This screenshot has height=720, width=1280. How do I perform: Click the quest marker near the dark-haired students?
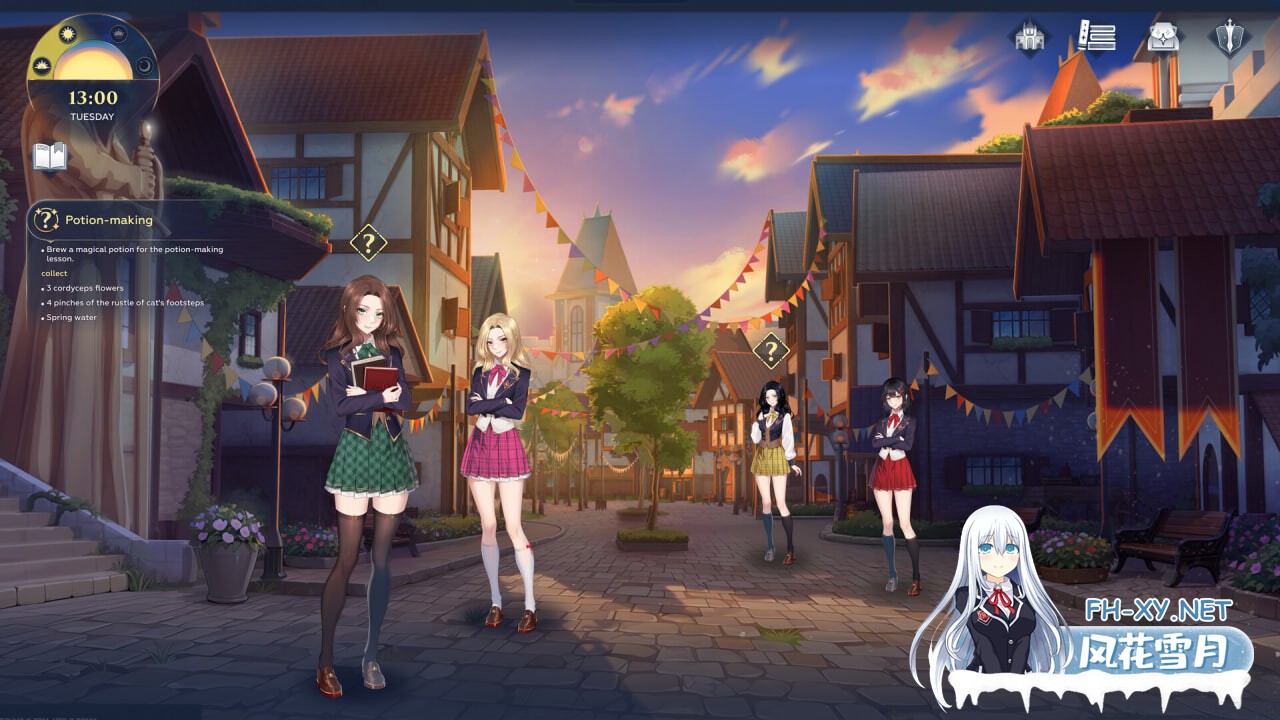770,352
